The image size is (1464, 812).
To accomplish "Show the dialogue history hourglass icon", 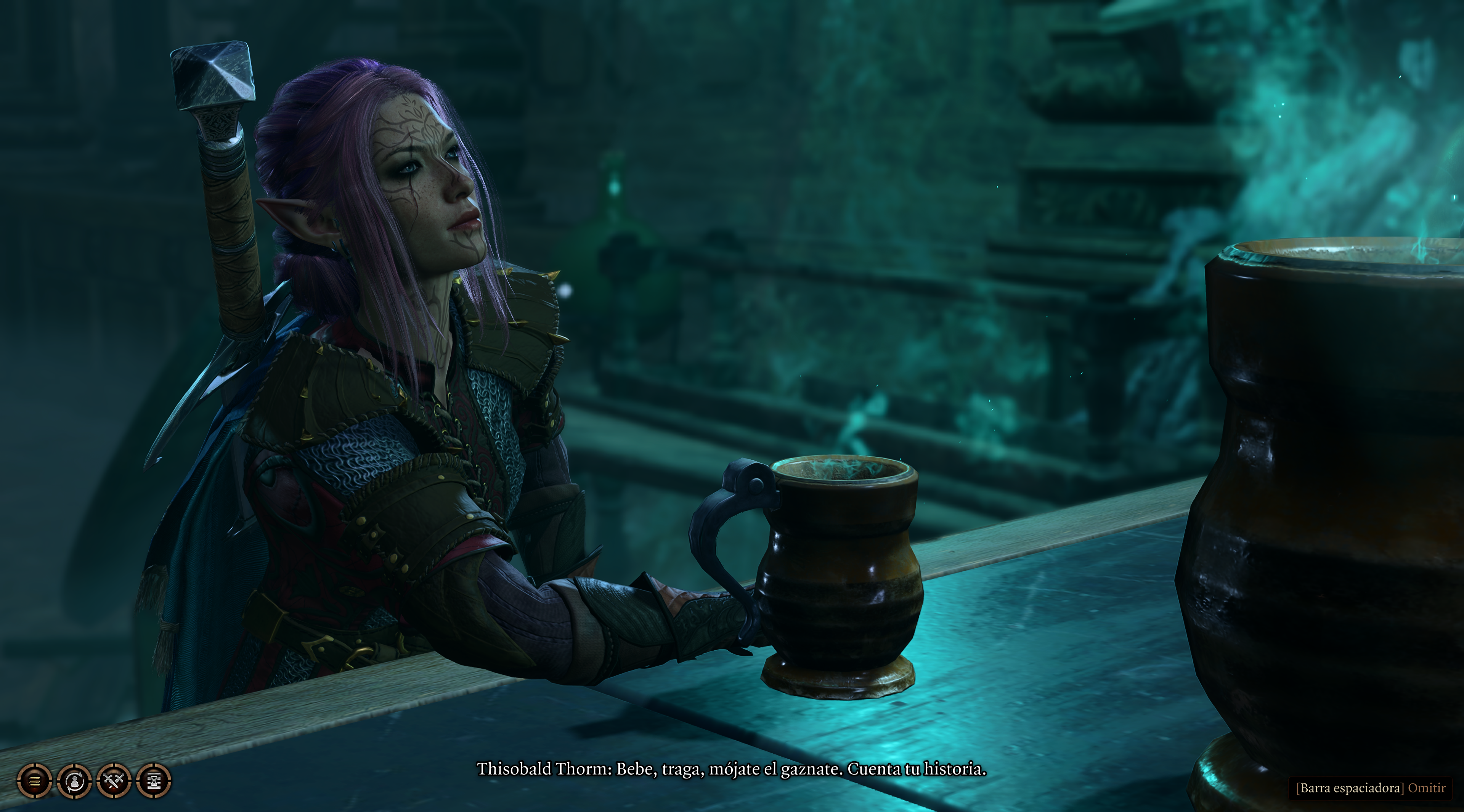I will pyautogui.click(x=153, y=781).
